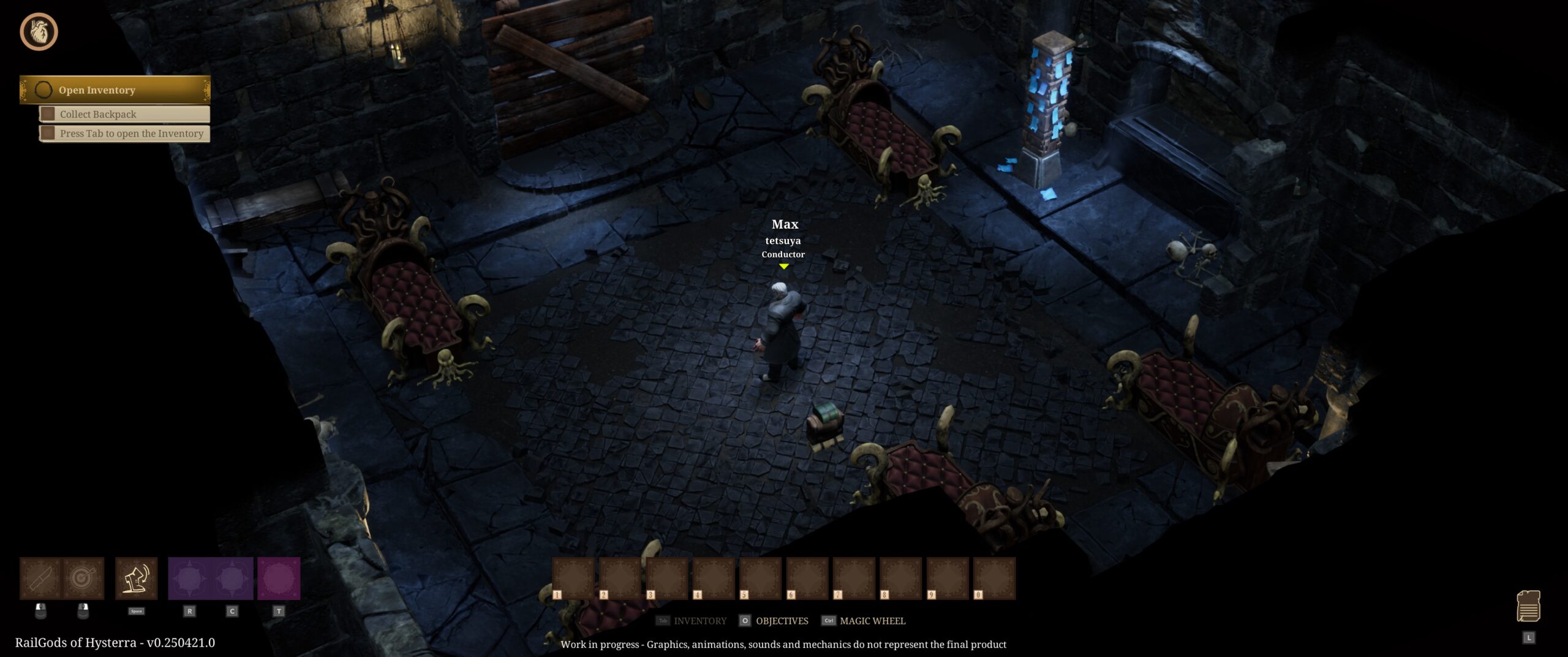
Task: Activate the boot dodge ability
Action: [136, 578]
